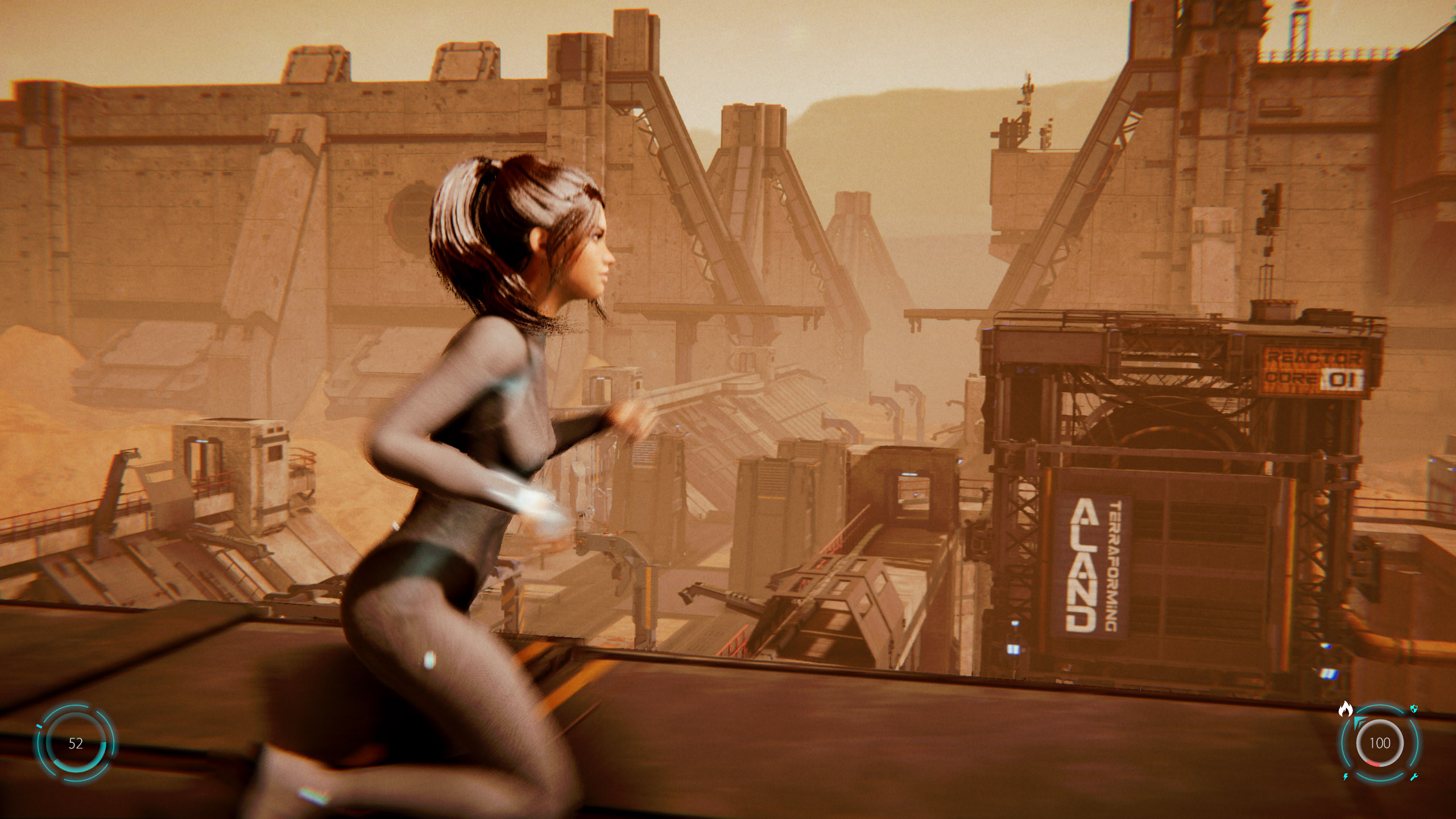Choose the cyan wrench icon

tap(1414, 777)
